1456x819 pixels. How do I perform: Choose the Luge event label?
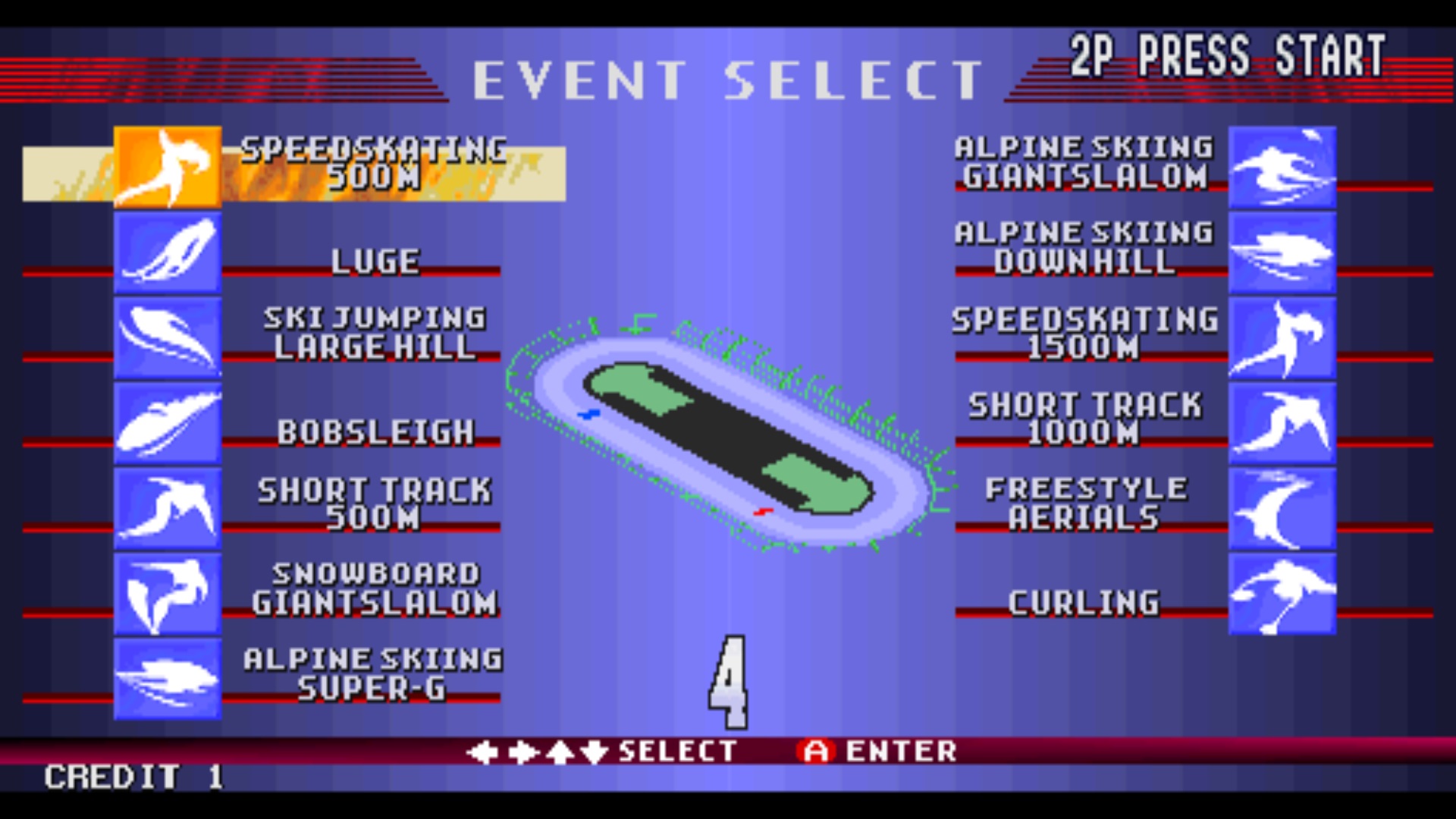click(374, 263)
